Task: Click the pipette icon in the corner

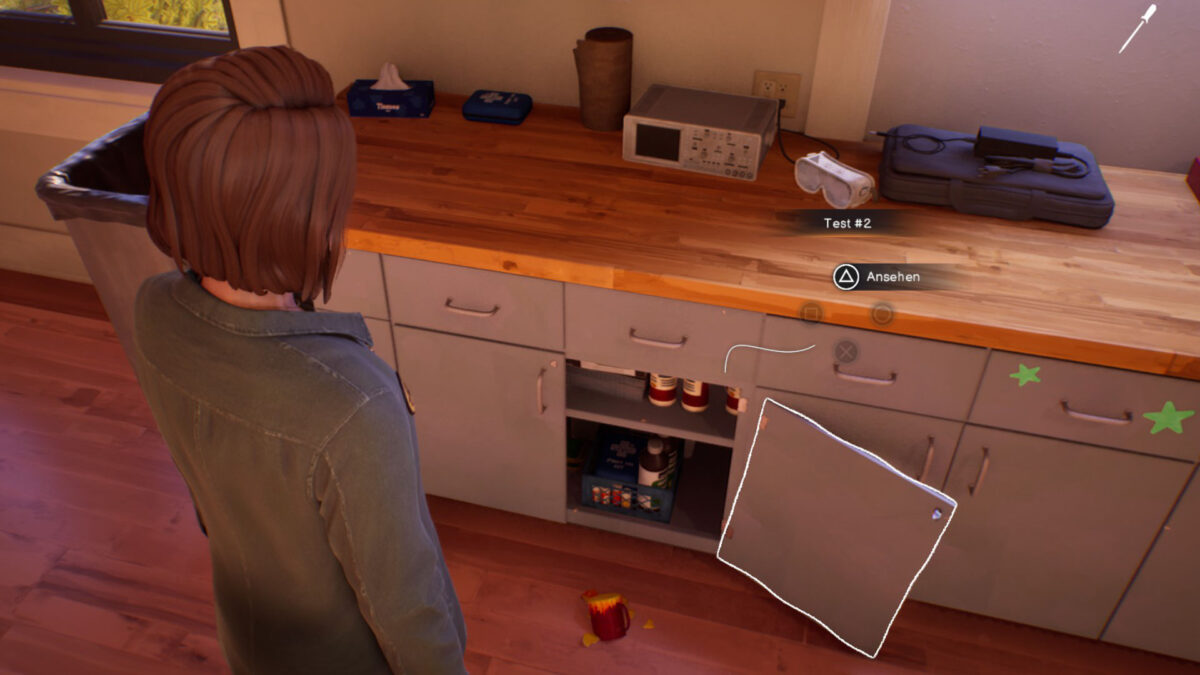Action: coord(1137,29)
